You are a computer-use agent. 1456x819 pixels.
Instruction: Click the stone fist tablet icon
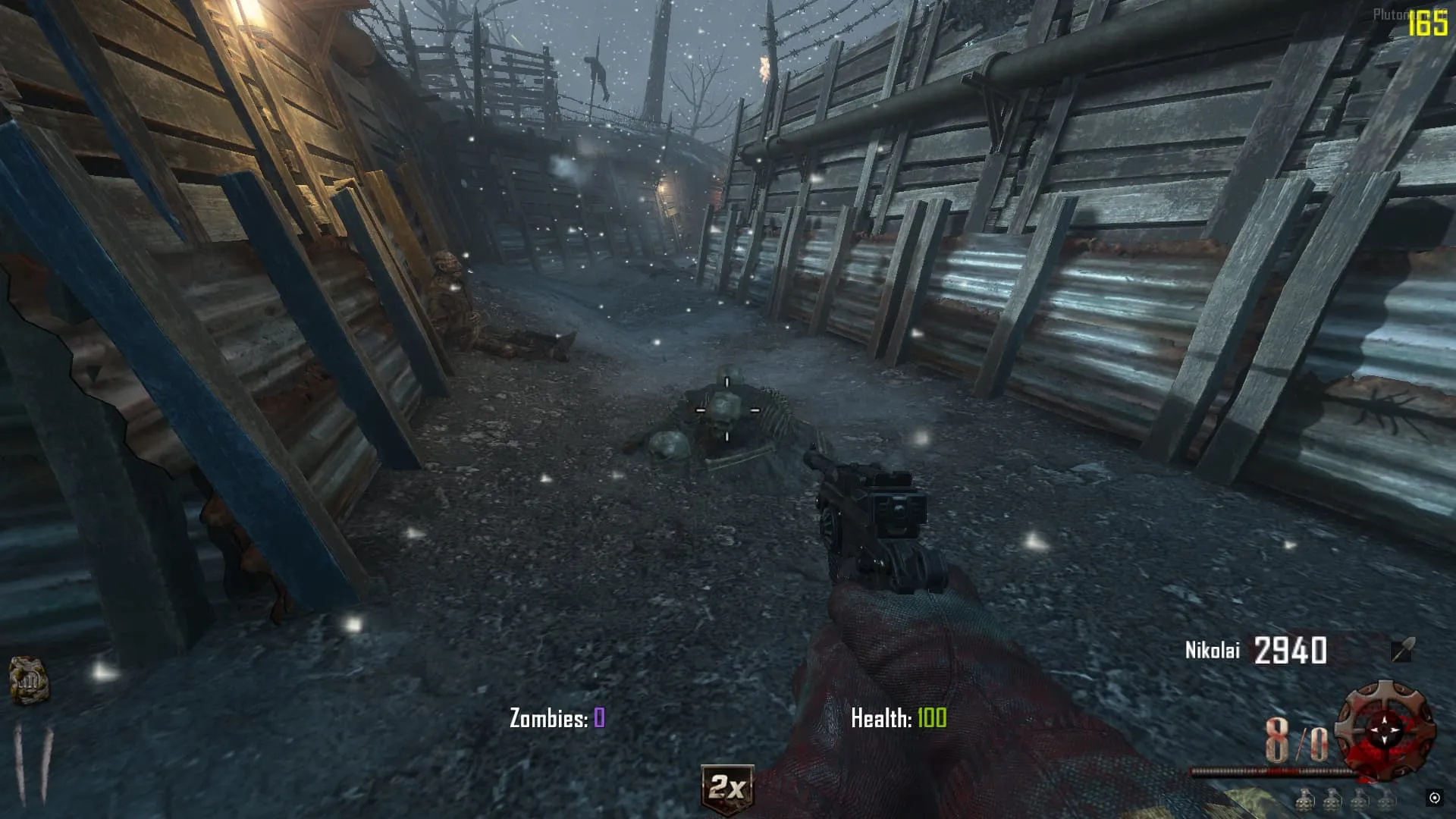[x=29, y=680]
